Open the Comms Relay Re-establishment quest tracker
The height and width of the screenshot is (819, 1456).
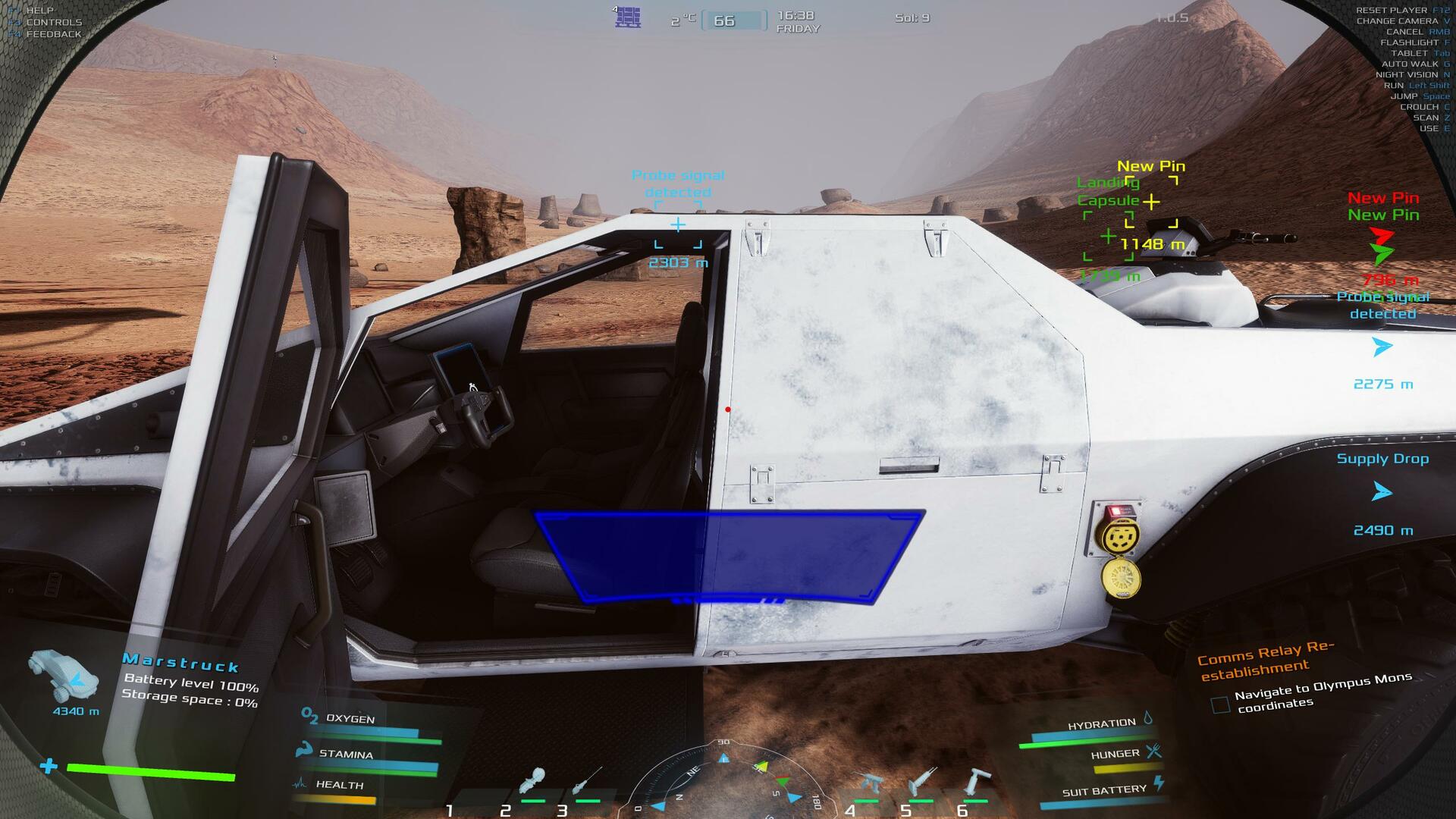pos(1265,661)
